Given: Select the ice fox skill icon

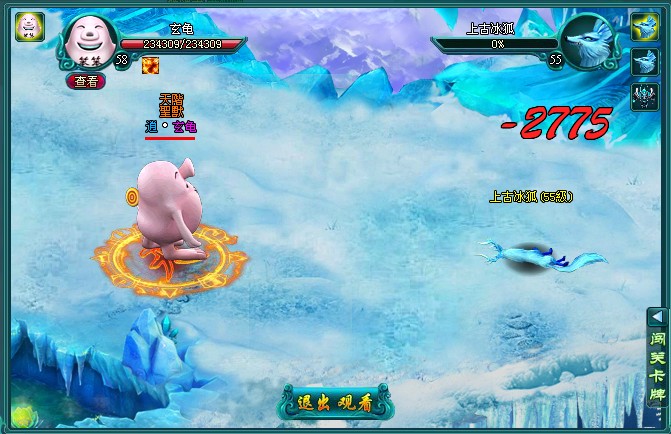Looking at the screenshot, I should pos(642,61).
